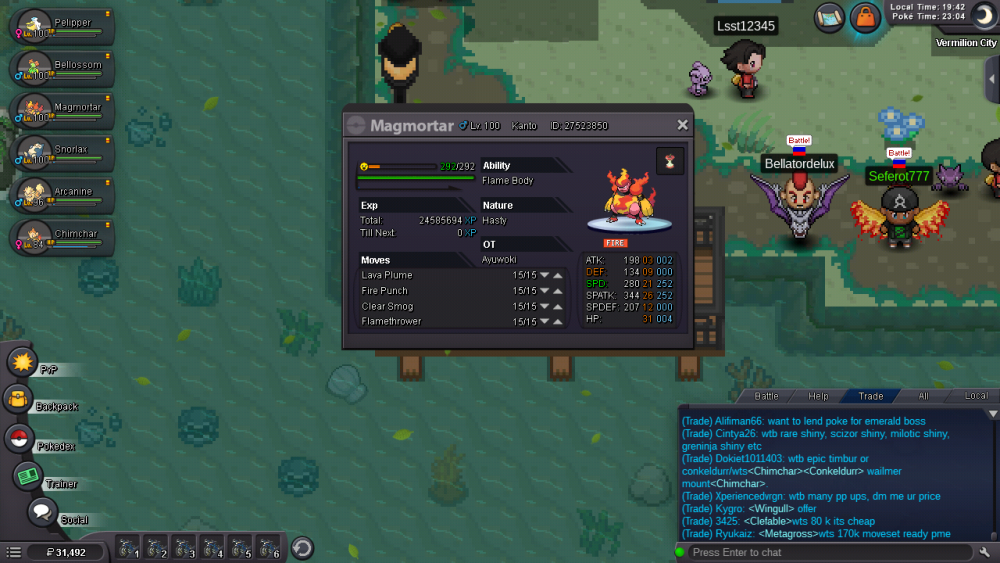Open the Backpack
Viewport: 1000px width, 563px height.
coord(19,400)
